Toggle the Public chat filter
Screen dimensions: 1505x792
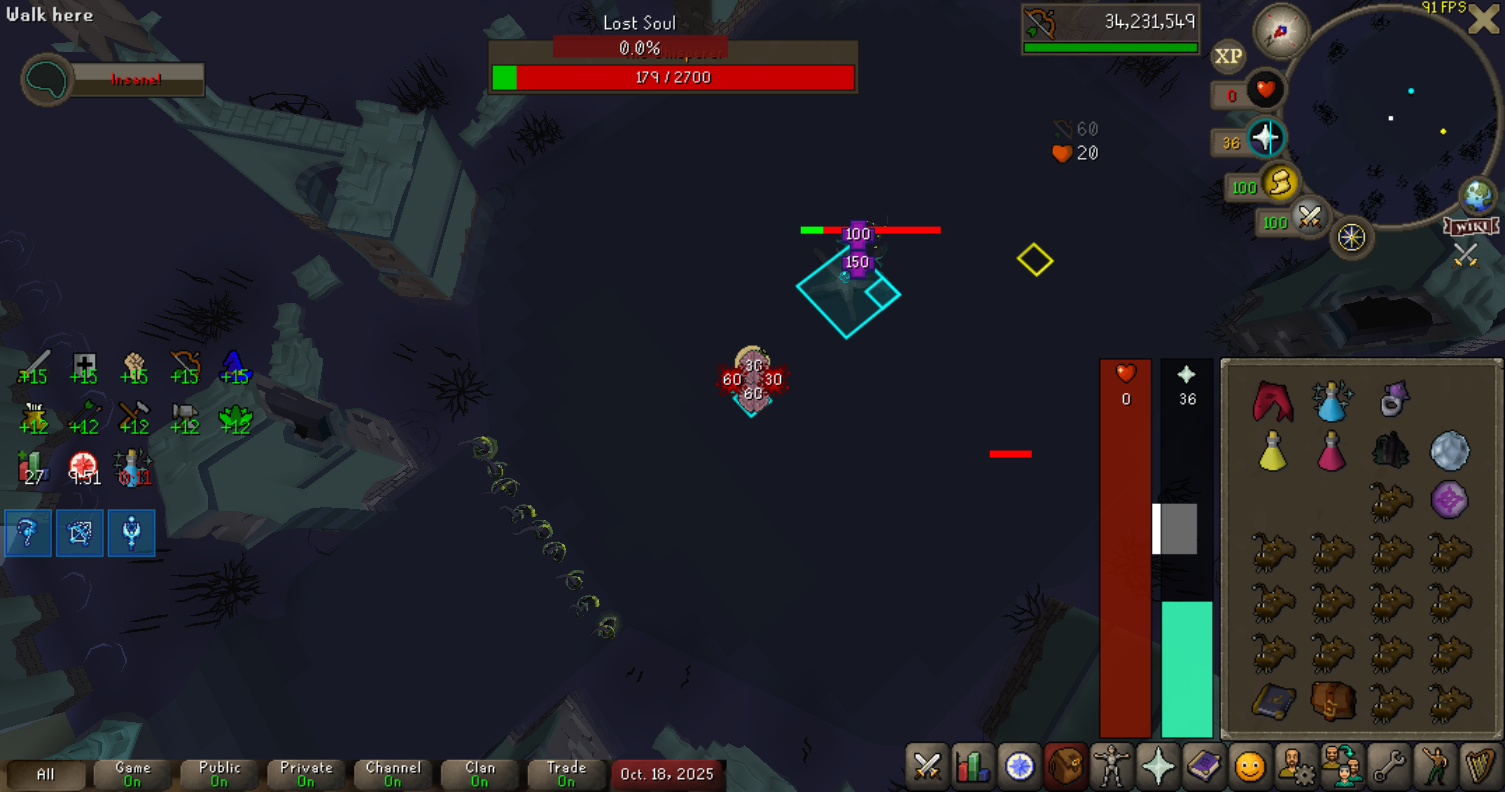click(220, 774)
